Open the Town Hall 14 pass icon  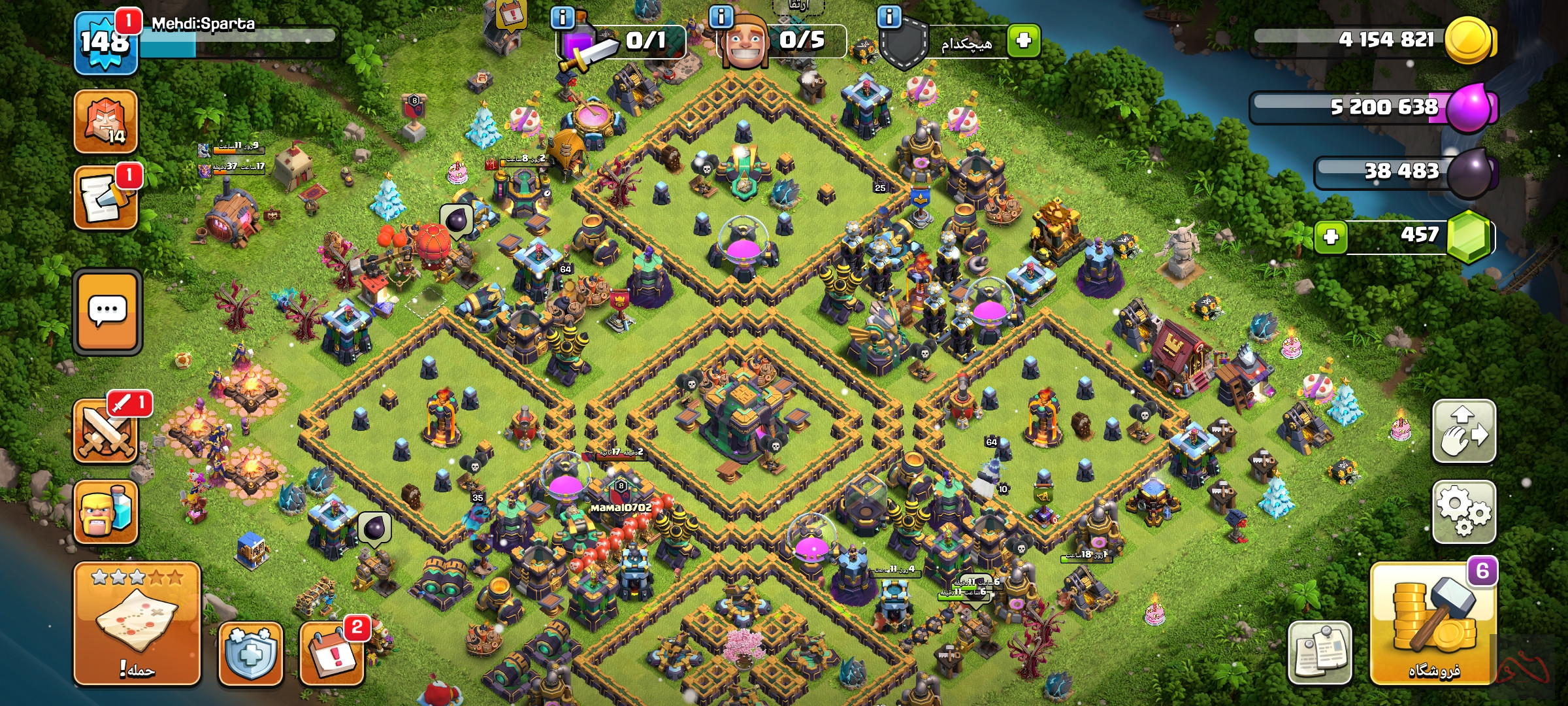106,122
